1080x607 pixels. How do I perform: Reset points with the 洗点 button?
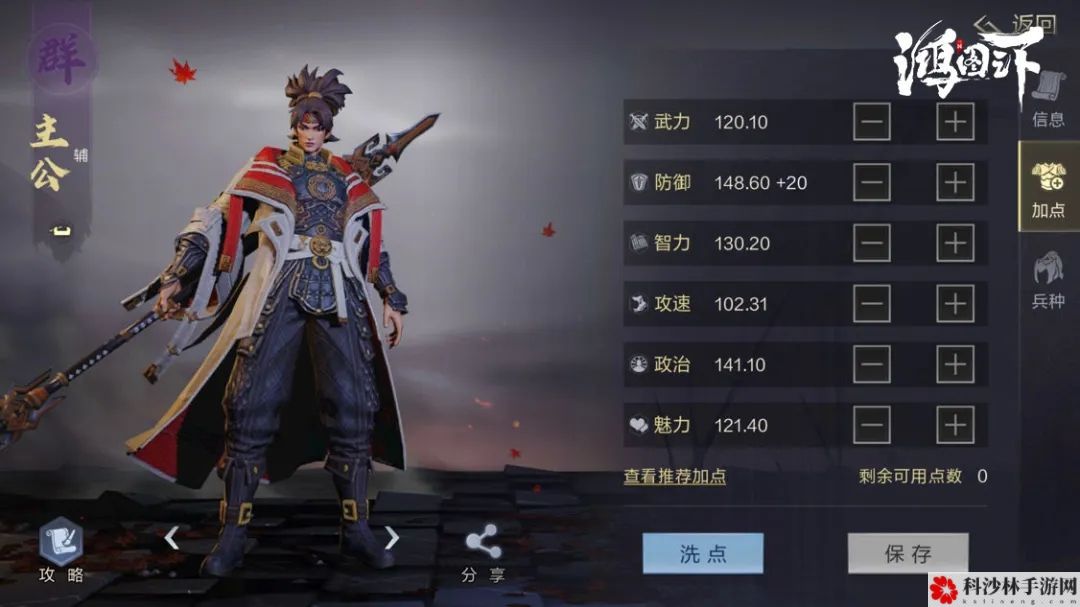(x=702, y=553)
